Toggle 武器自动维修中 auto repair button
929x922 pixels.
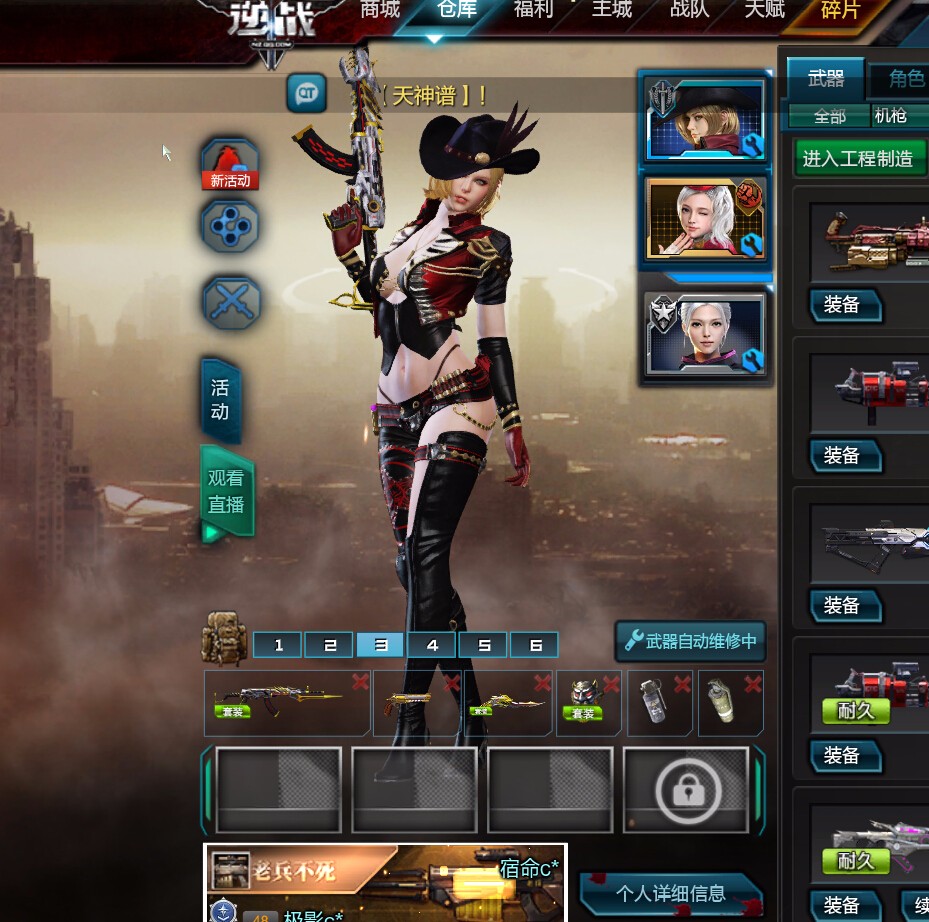point(690,641)
